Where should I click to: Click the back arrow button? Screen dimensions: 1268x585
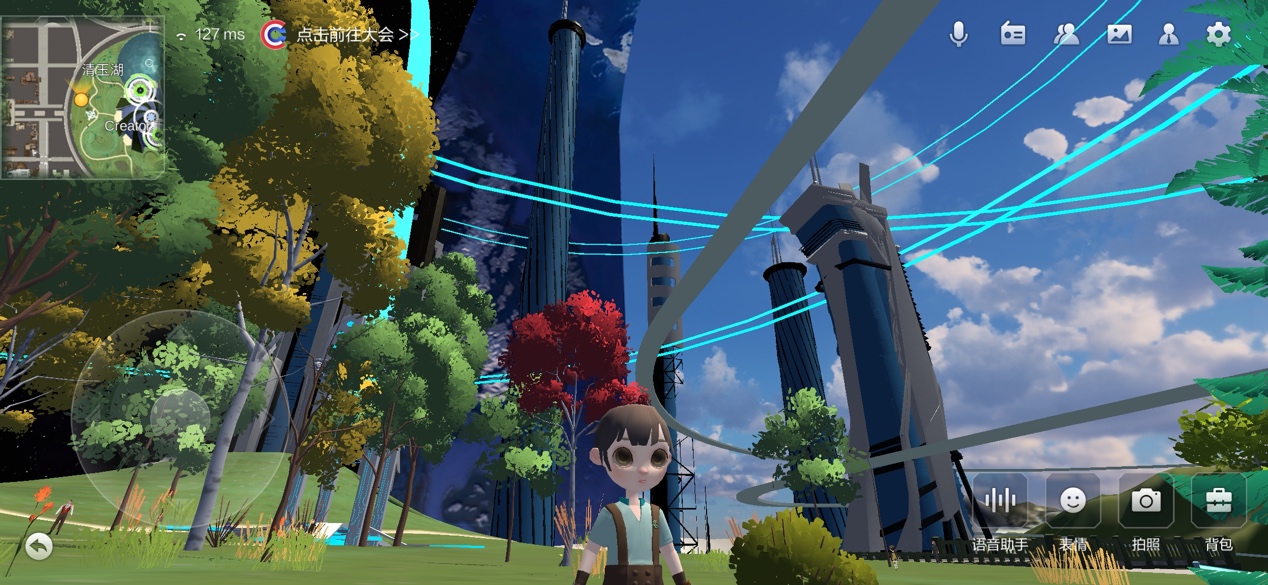point(38,545)
